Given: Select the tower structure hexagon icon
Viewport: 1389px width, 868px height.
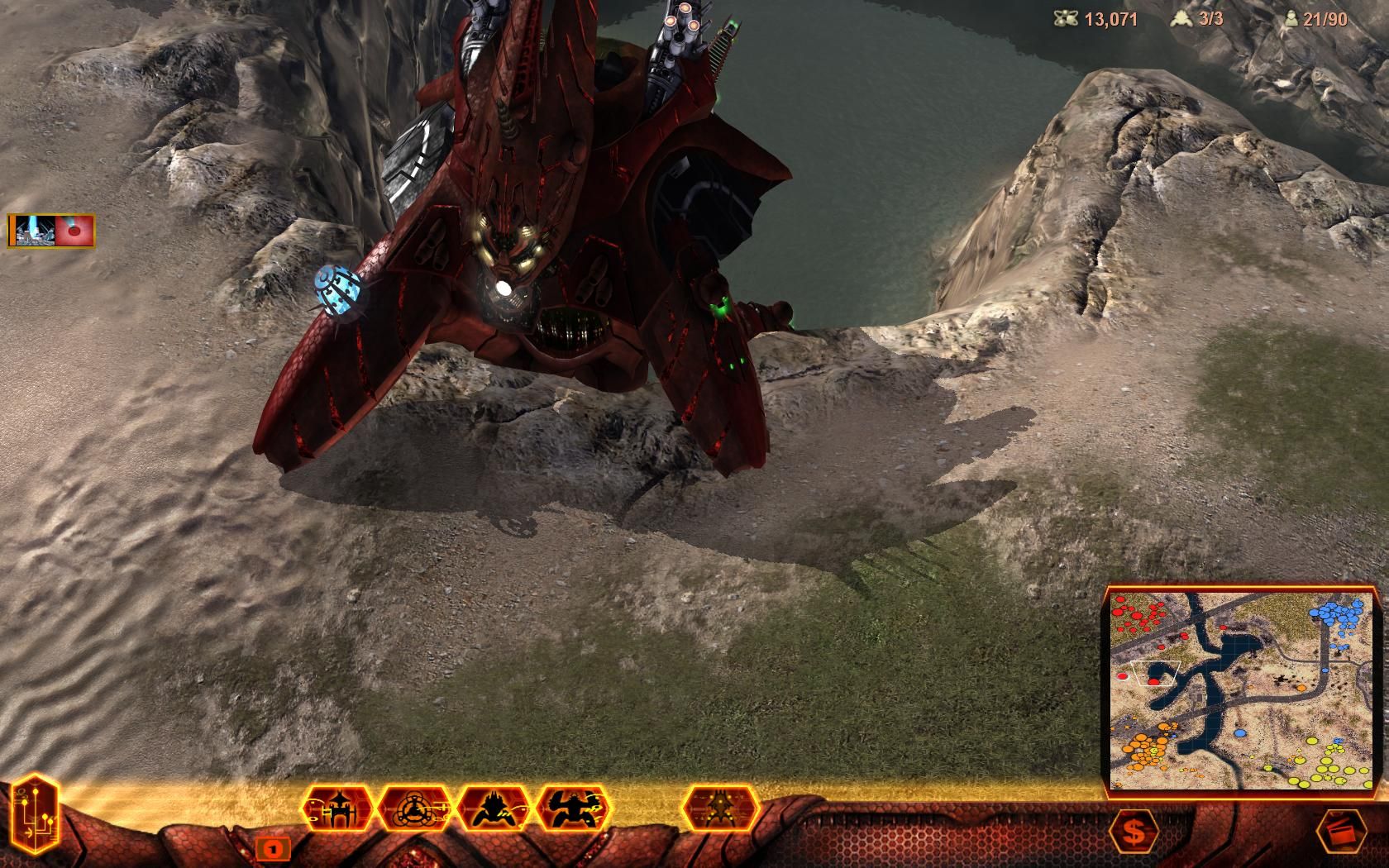Looking at the screenshot, I should click(x=338, y=808).
